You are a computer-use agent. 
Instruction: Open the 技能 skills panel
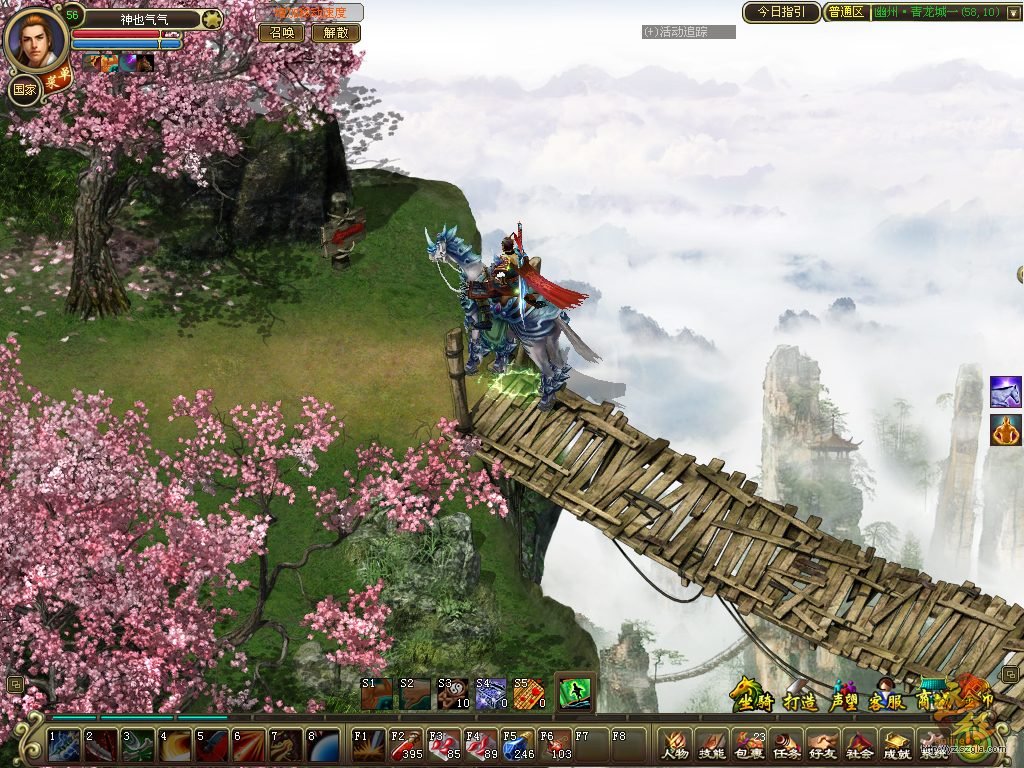pos(712,745)
